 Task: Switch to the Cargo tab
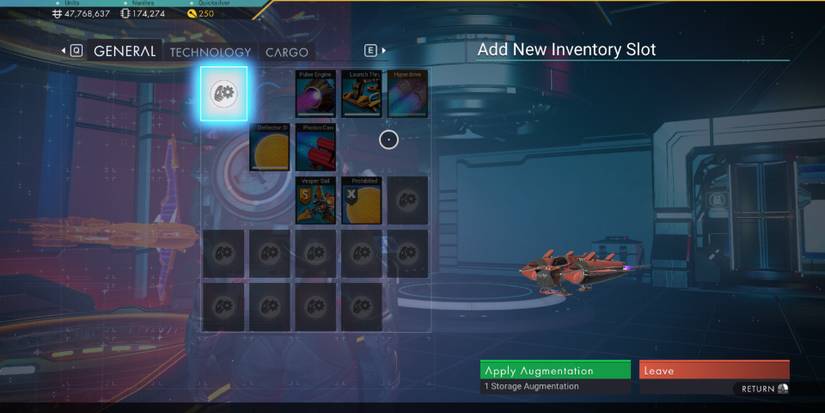[287, 52]
